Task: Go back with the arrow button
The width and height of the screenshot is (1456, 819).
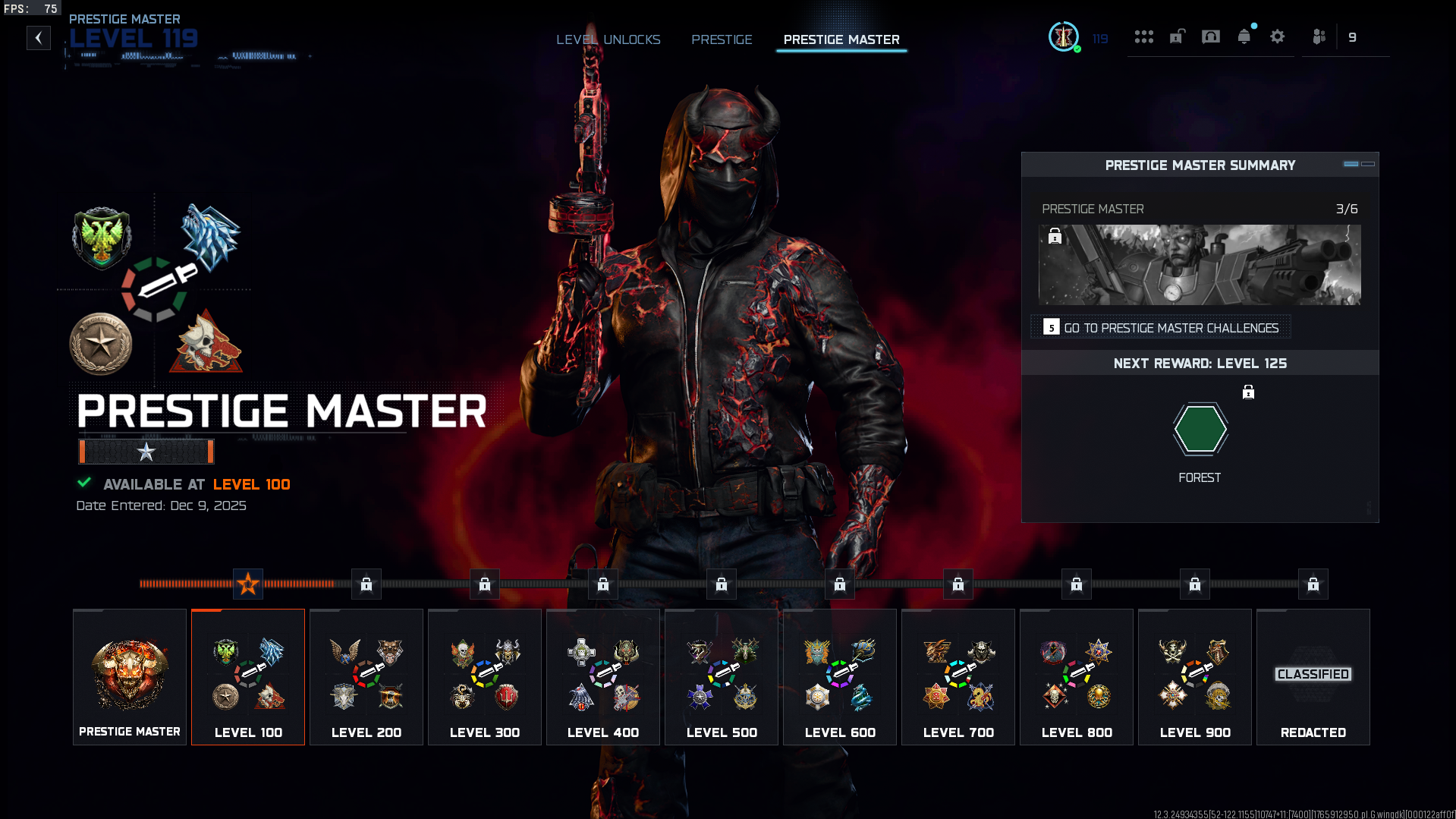Action: [39, 38]
